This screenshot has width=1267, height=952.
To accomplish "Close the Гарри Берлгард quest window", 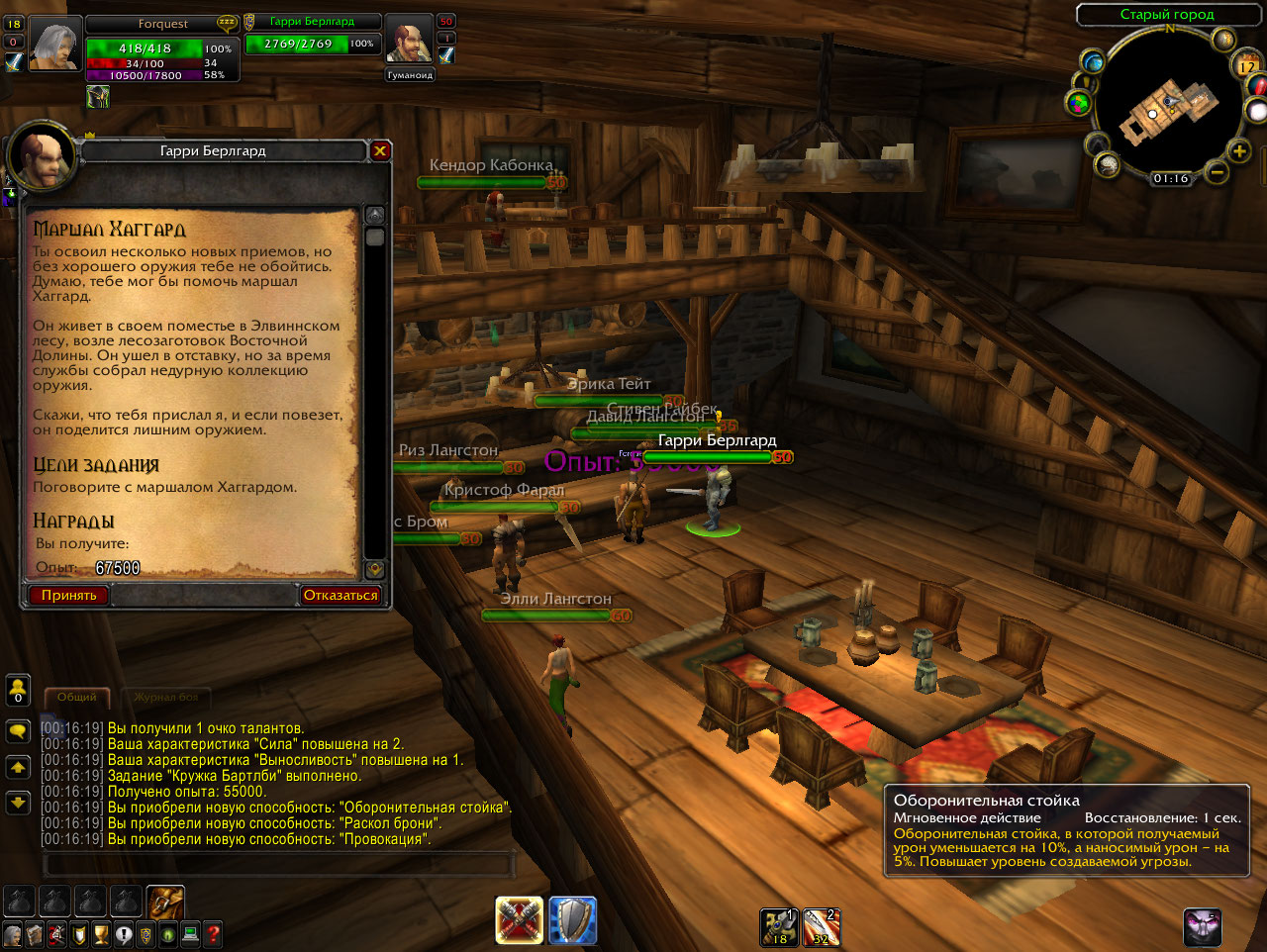I will point(380,151).
